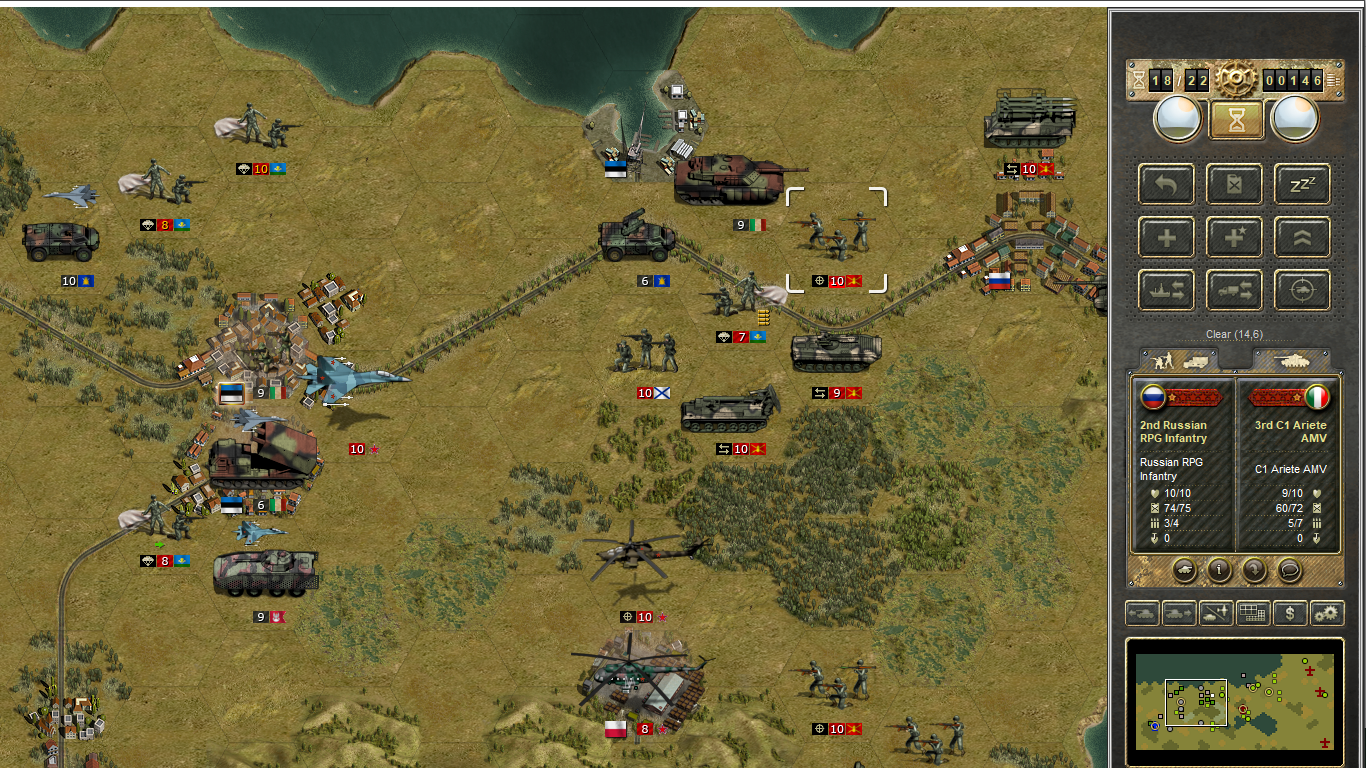Image resolution: width=1366 pixels, height=768 pixels.
Task: Click the speech bubble button
Action: [x=1290, y=570]
